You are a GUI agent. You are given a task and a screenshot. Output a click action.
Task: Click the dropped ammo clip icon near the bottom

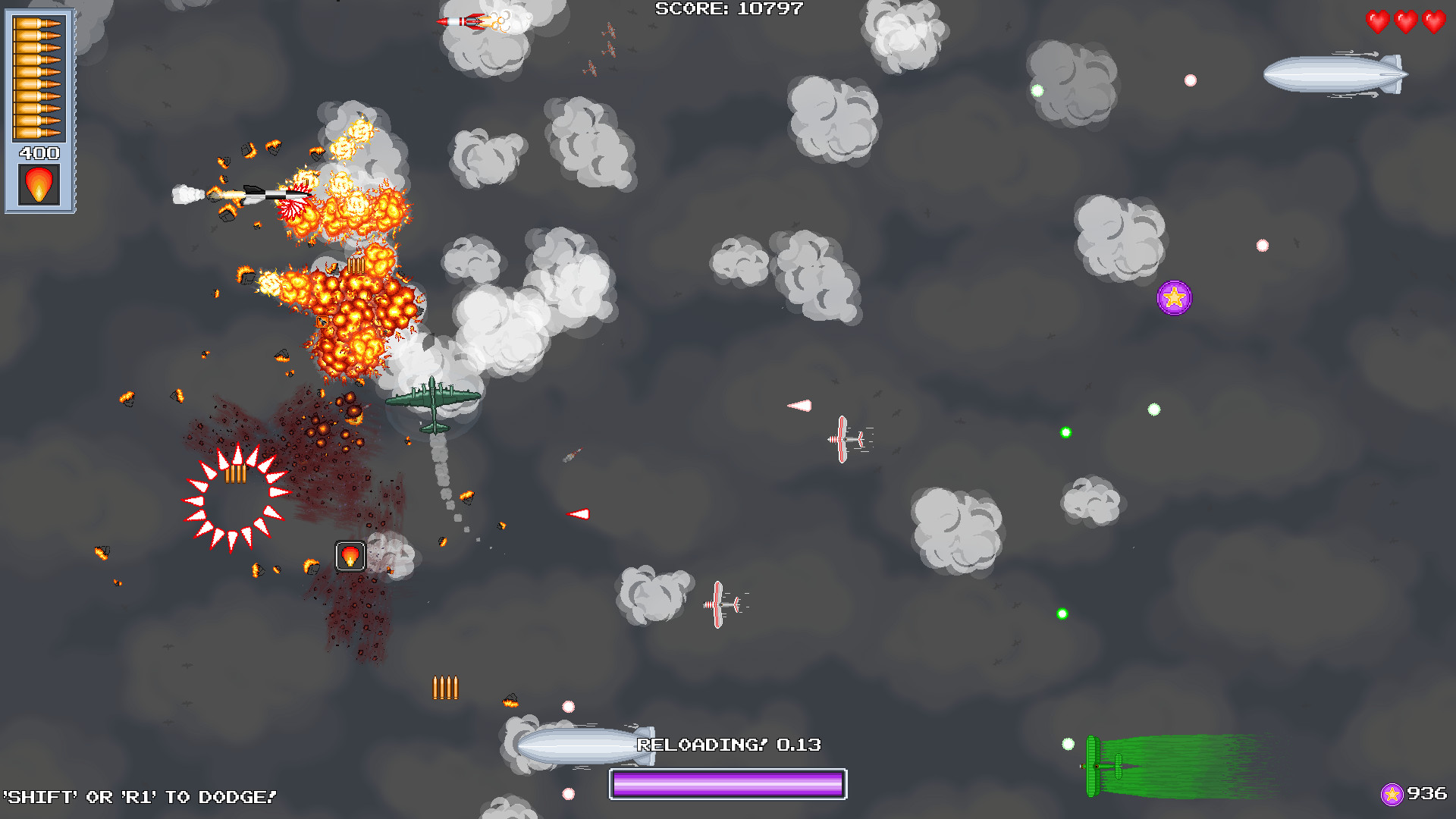coord(446,688)
